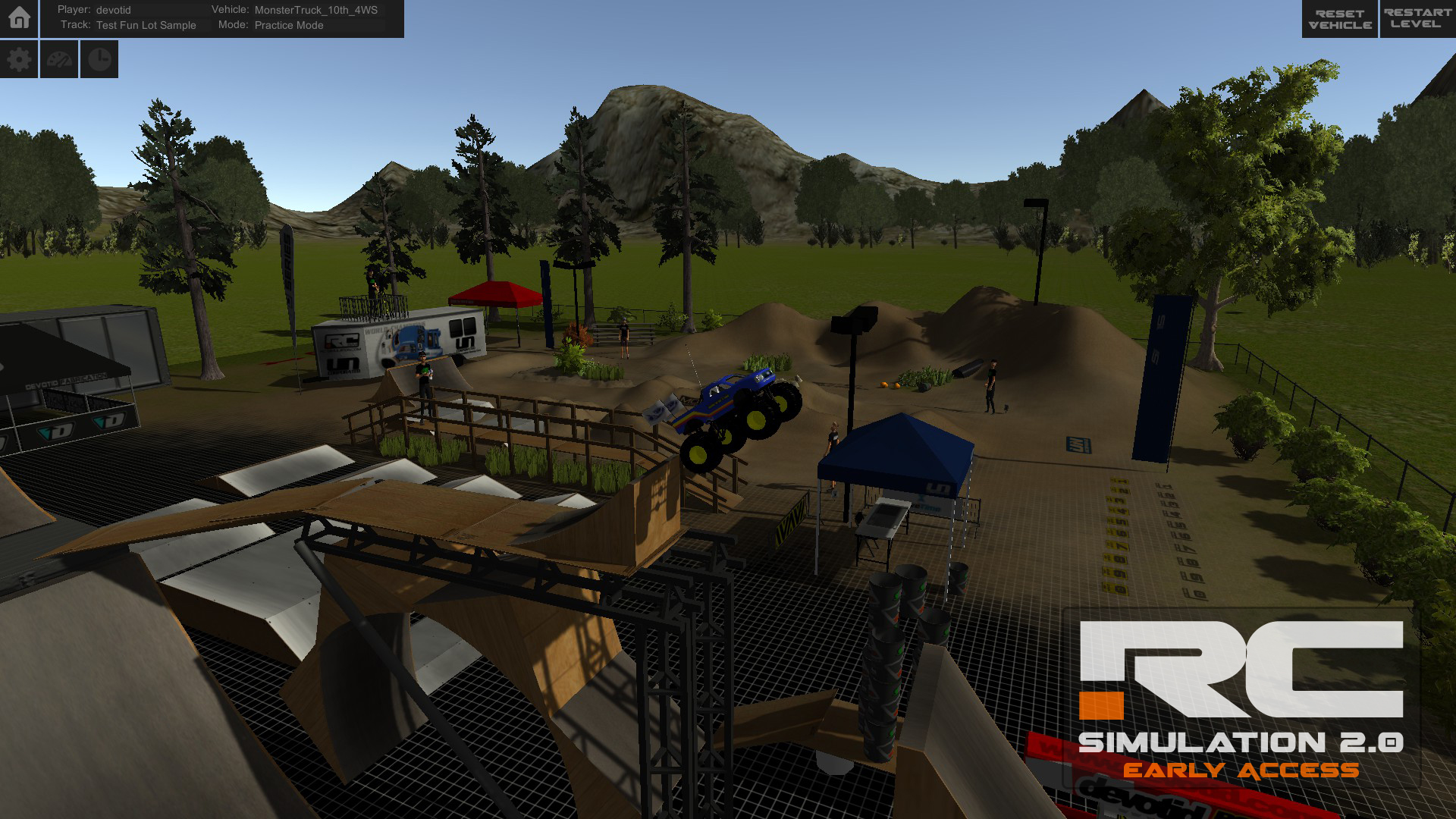The width and height of the screenshot is (1456, 819).
Task: Select the speedometer telemetry icon
Action: click(58, 58)
